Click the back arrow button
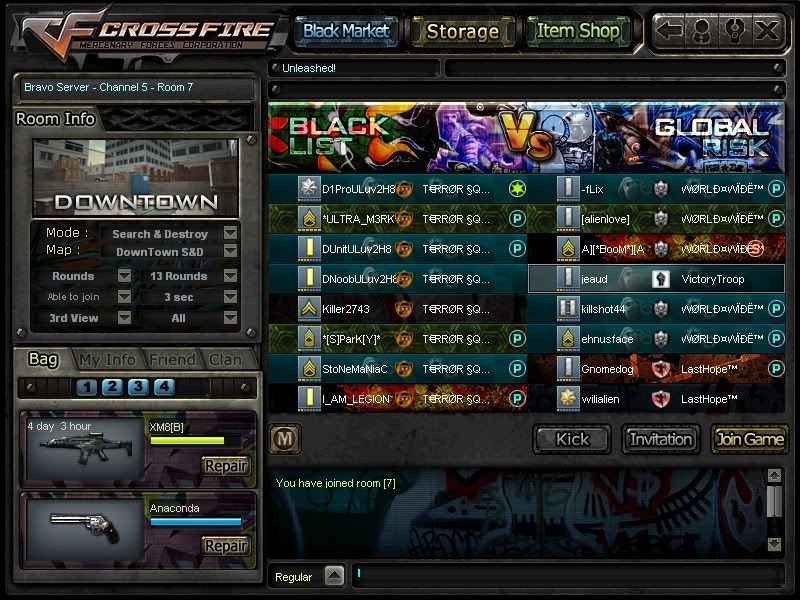The image size is (800, 600). tap(670, 30)
